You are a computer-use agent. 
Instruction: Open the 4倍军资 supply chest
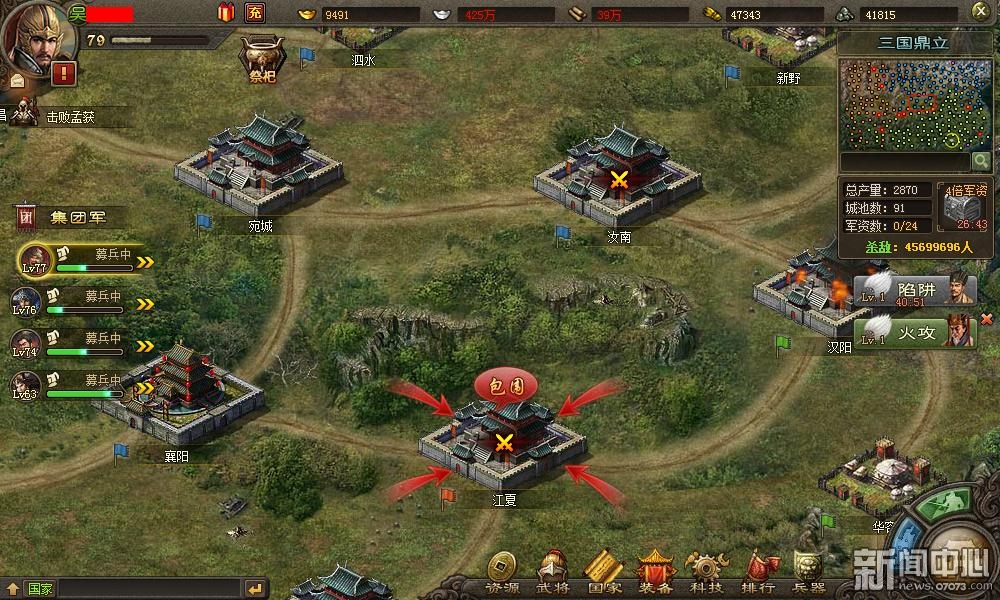[x=965, y=206]
